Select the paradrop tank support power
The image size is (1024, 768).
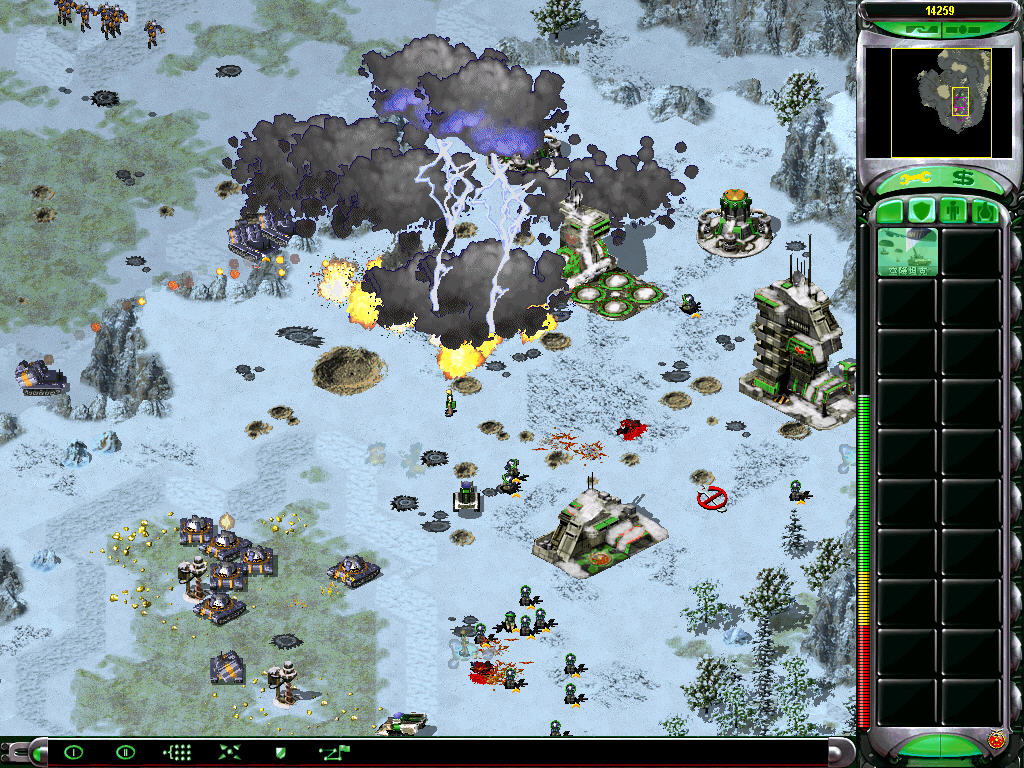point(908,252)
